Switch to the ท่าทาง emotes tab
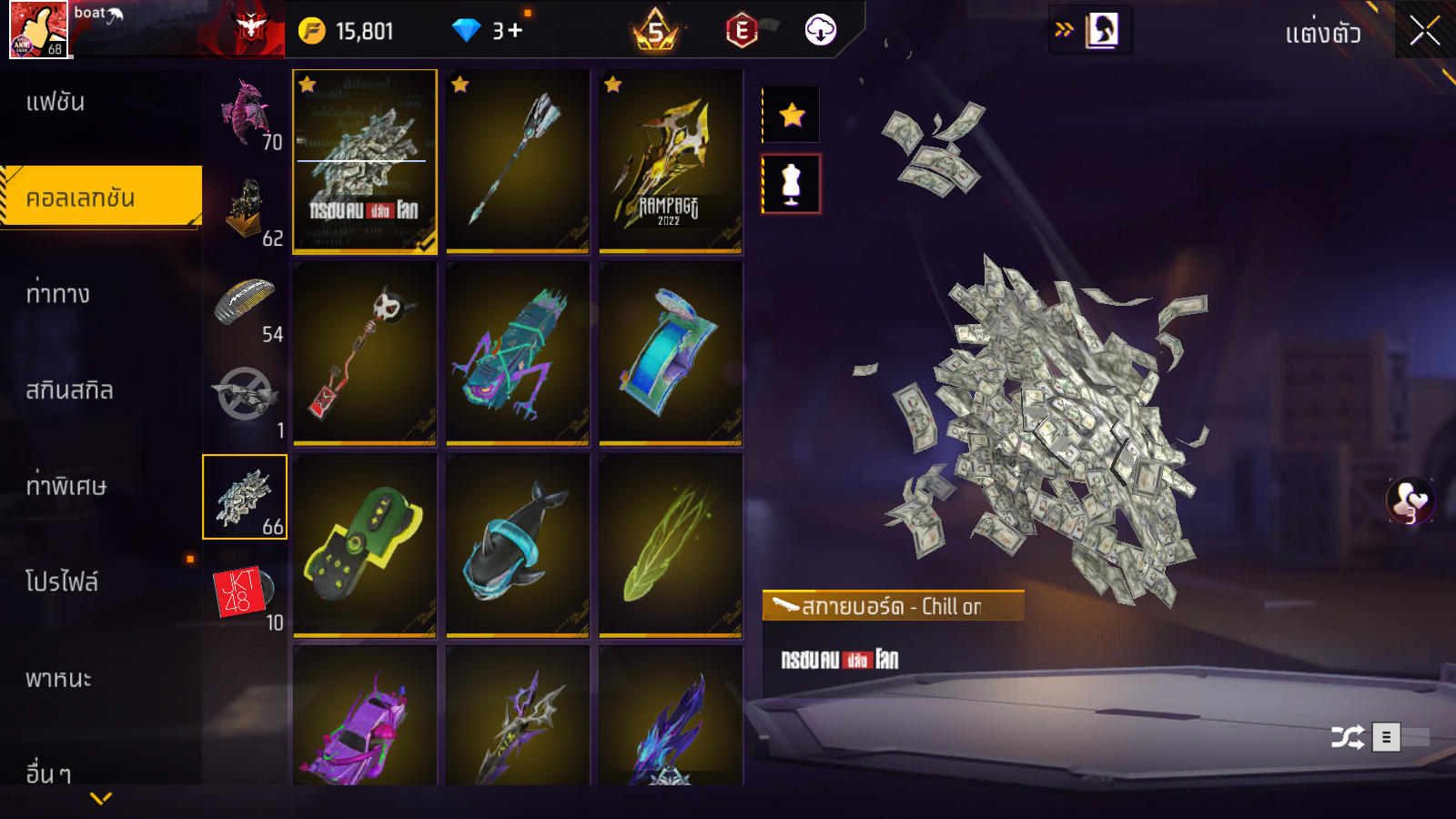Viewport: 1456px width, 819px height. click(x=58, y=294)
